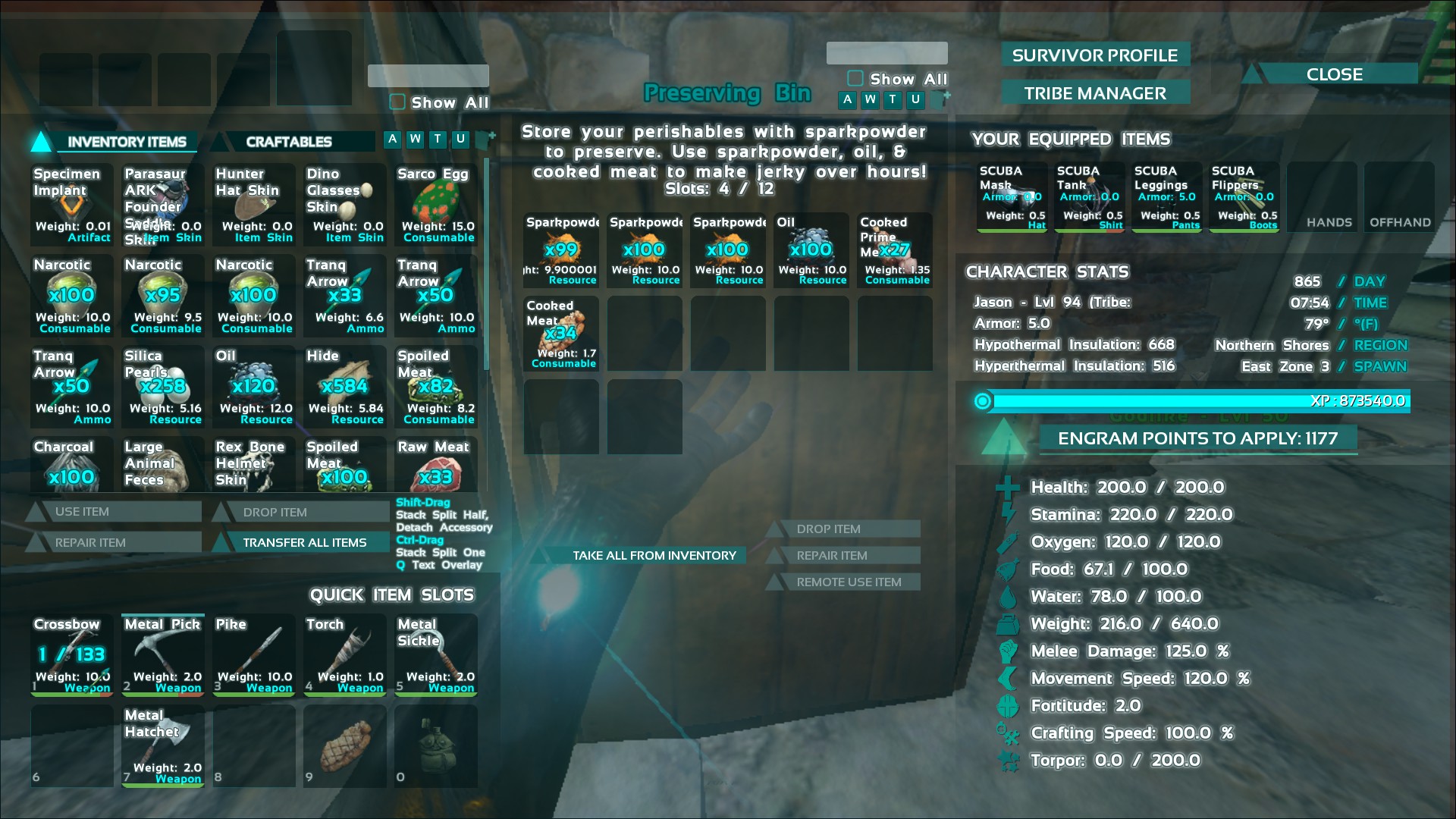Select the Metal Pick quick slot
The width and height of the screenshot is (1456, 819).
coord(163,654)
